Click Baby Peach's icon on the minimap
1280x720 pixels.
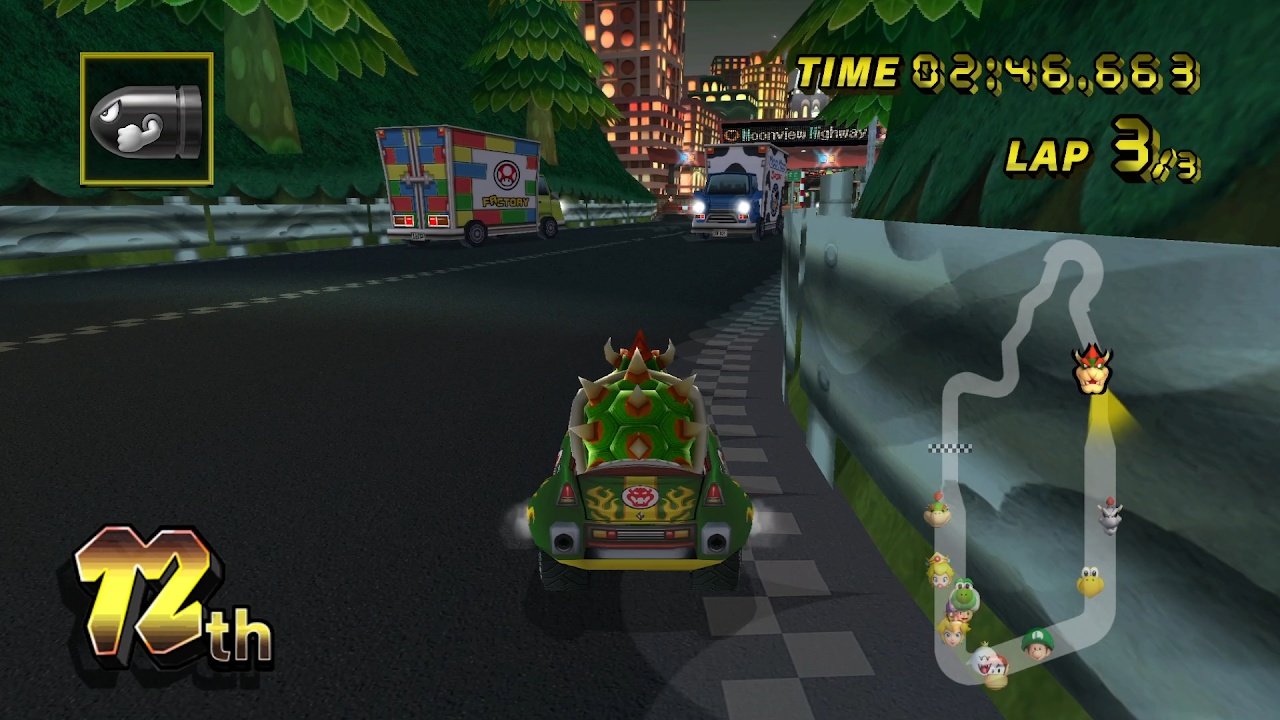(x=940, y=570)
